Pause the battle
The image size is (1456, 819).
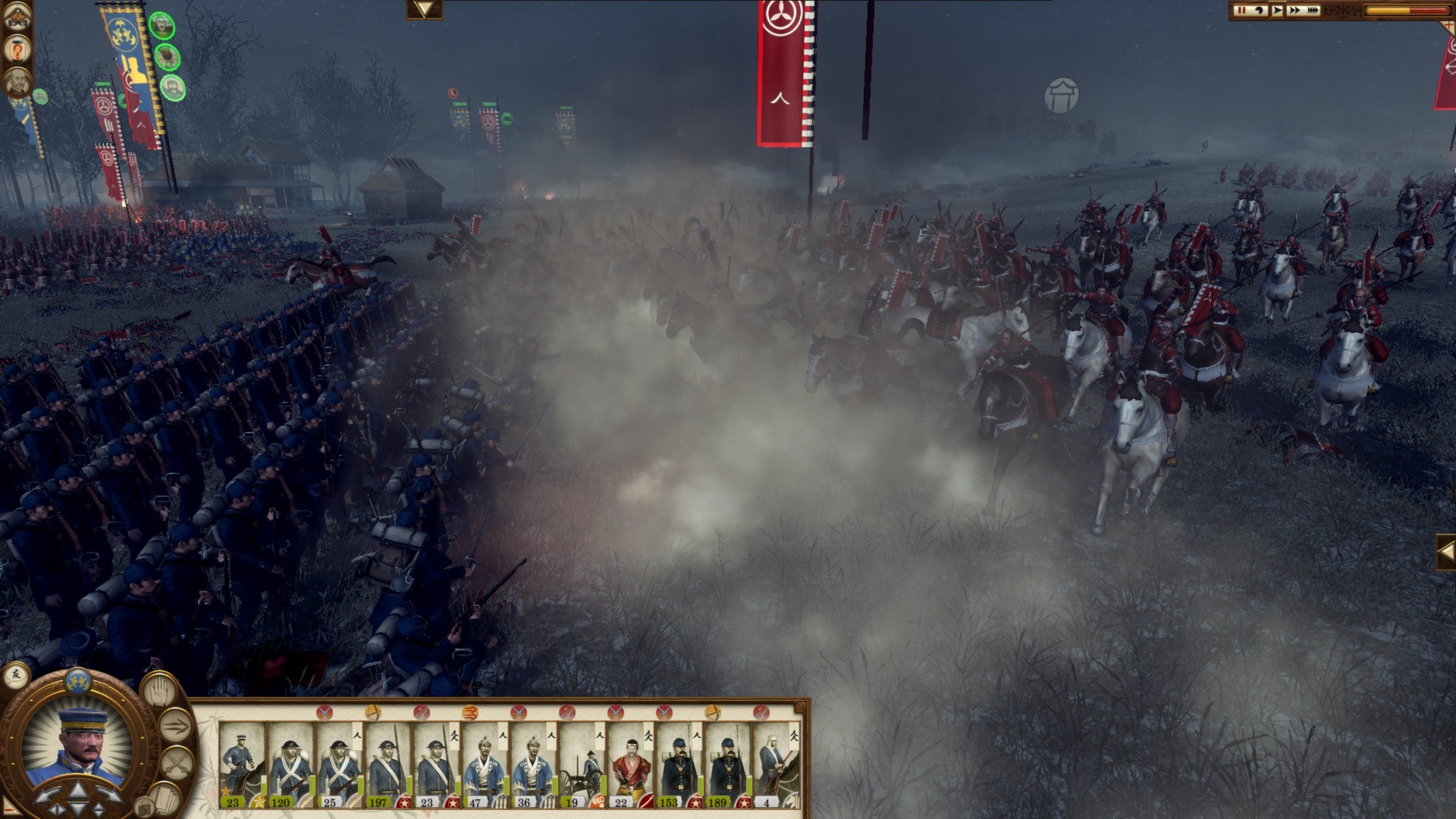(x=1241, y=11)
